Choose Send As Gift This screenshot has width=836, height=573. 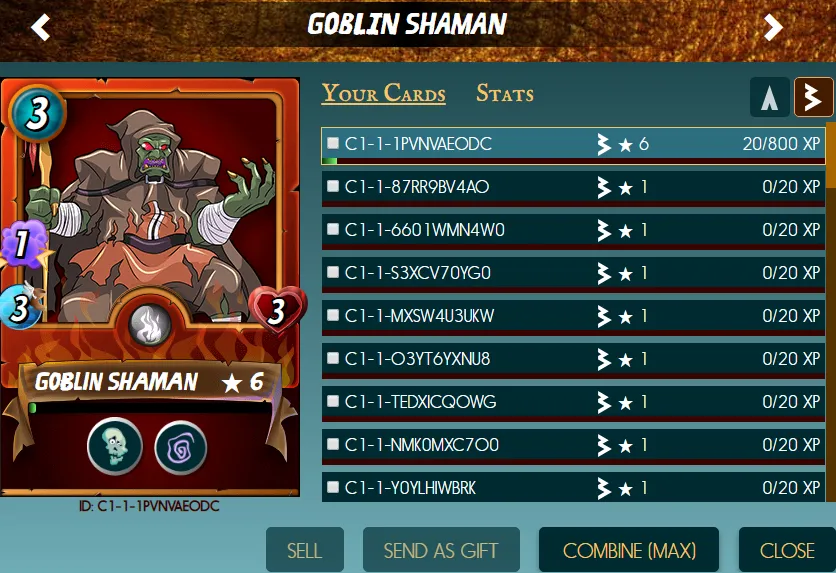[441, 550]
